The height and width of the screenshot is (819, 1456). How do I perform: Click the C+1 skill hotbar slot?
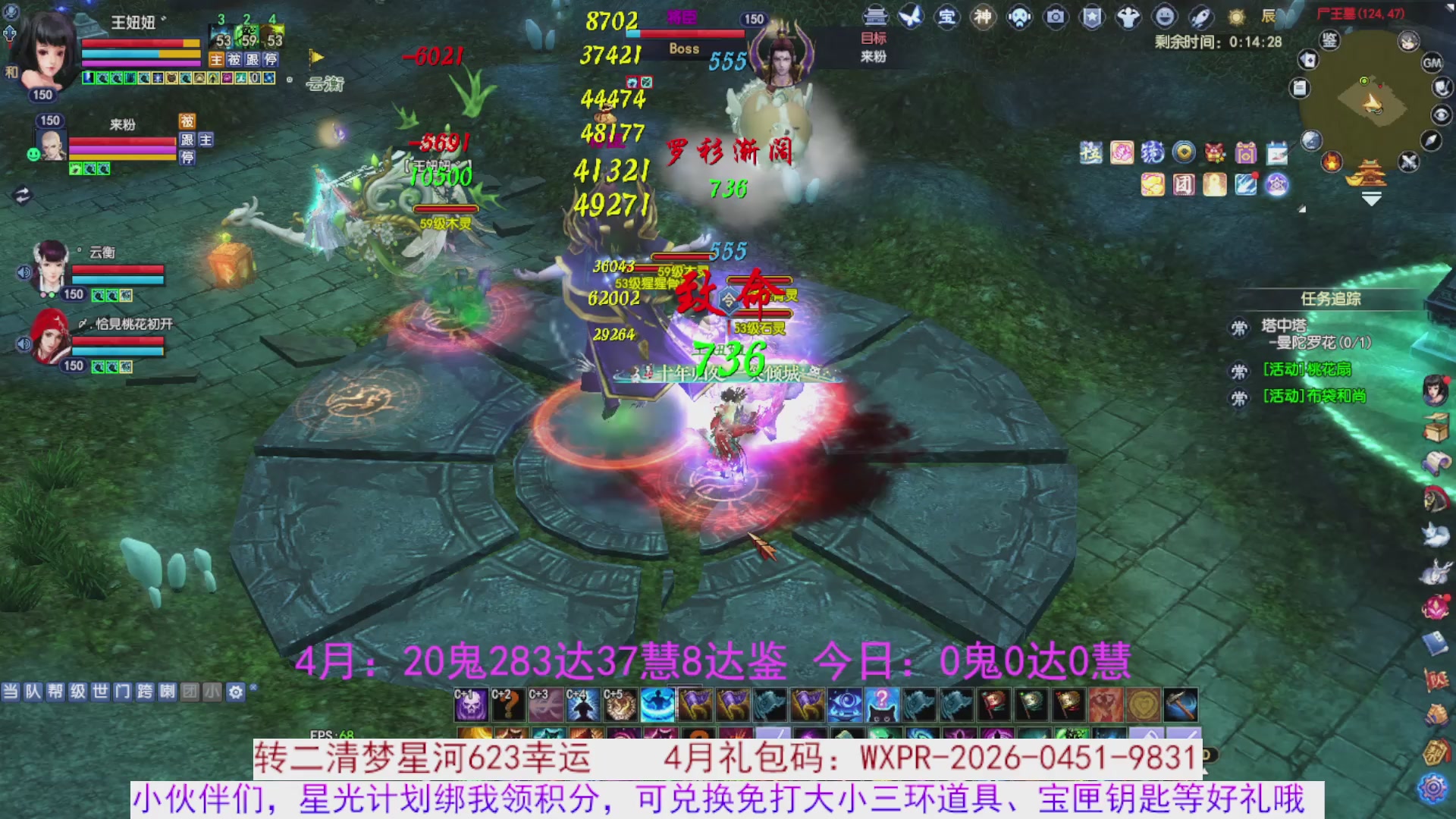(x=470, y=704)
